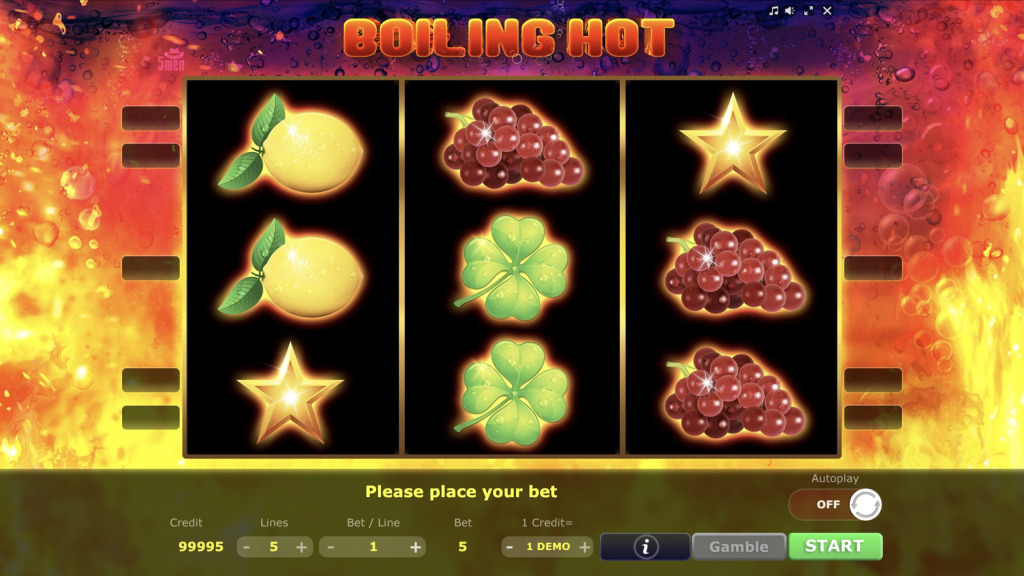Start the spin with the START button
1024x576 pixels.
(x=835, y=546)
